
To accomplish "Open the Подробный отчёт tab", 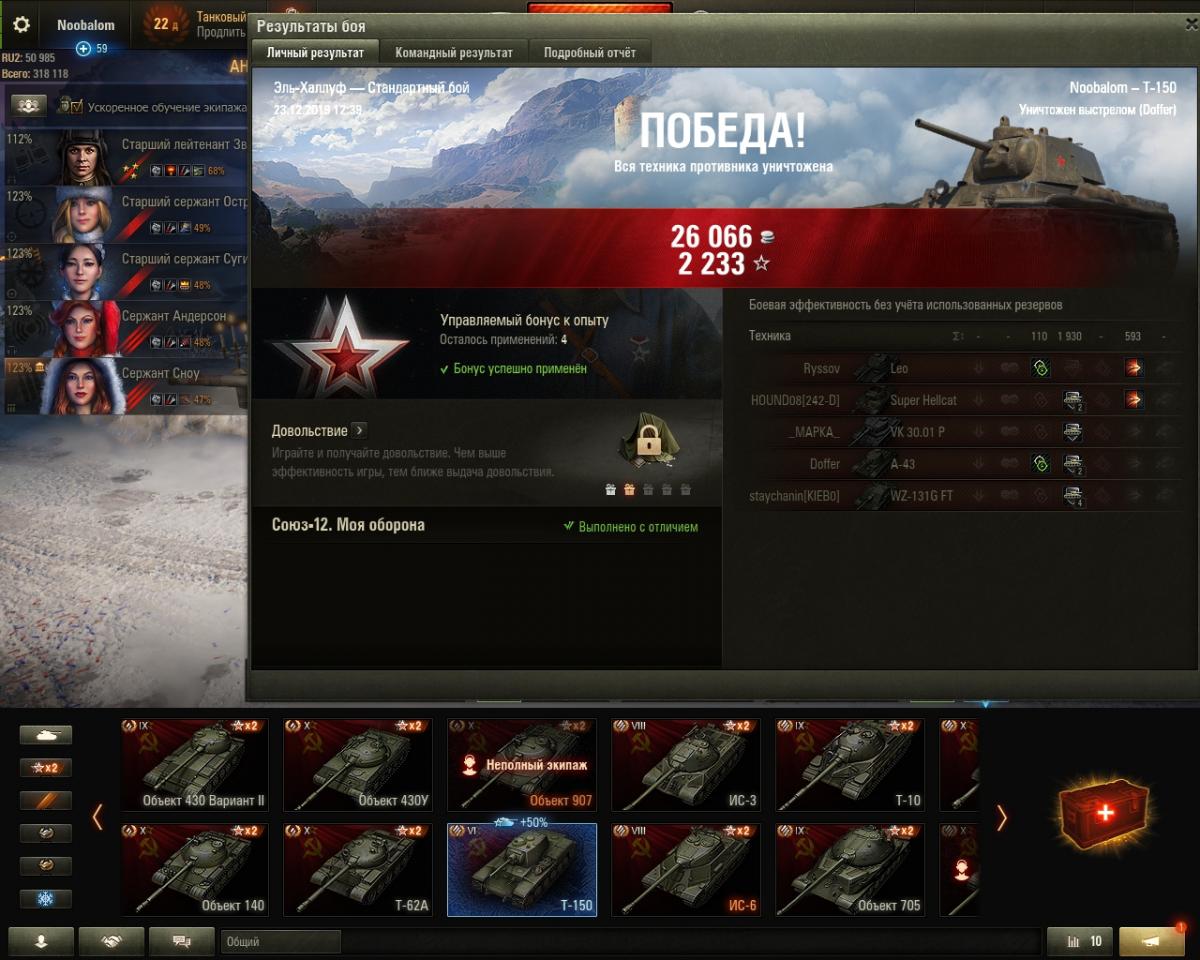I will click(589, 53).
